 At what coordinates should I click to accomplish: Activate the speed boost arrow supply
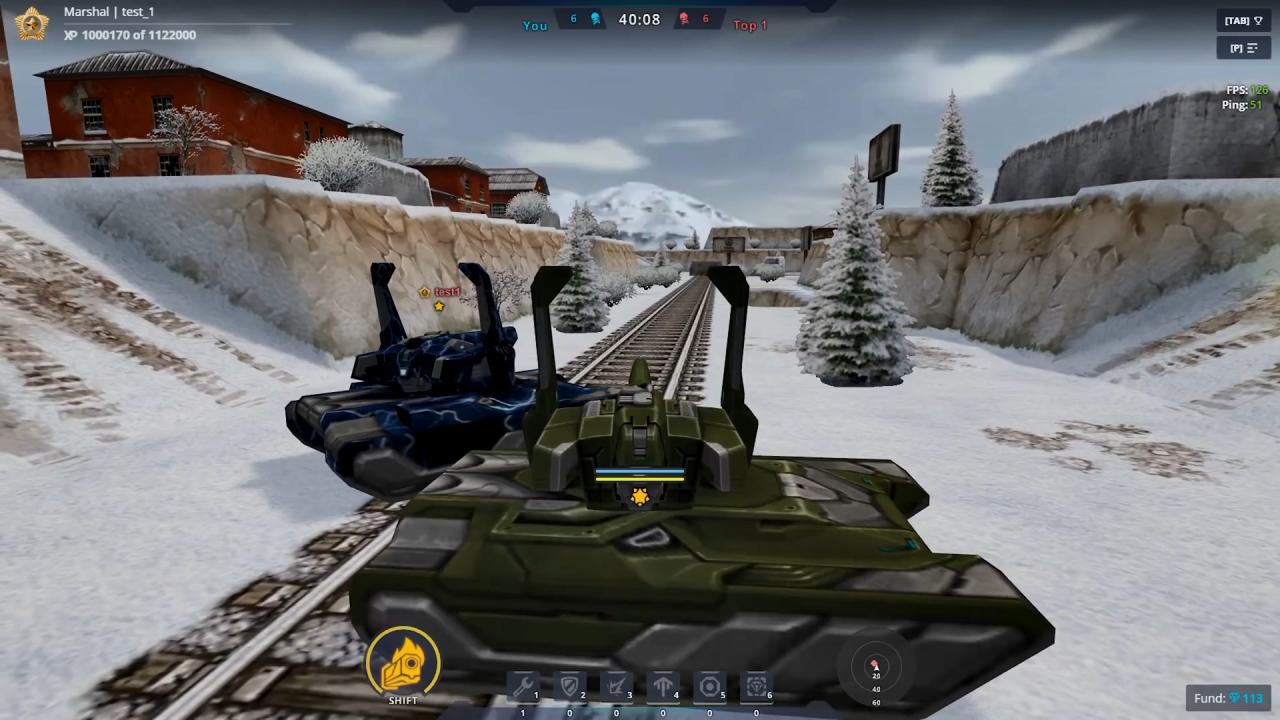click(663, 687)
